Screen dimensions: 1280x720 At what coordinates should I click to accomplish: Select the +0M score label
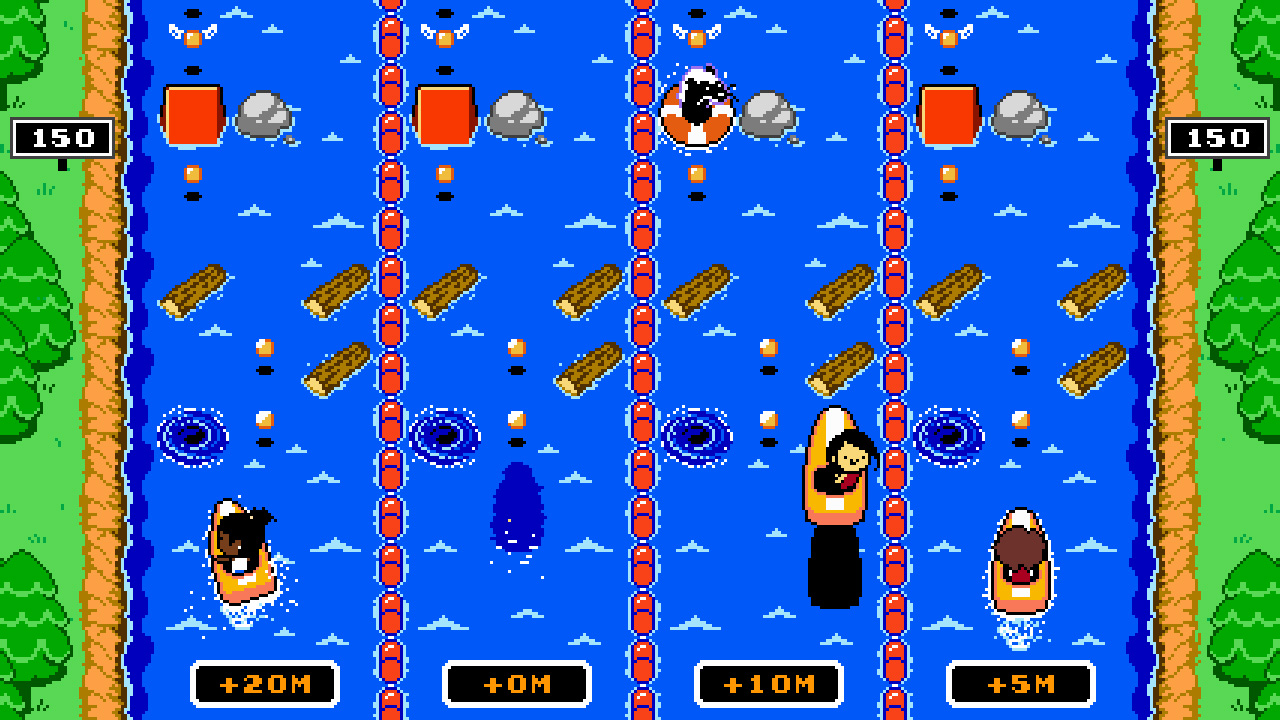[x=519, y=685]
